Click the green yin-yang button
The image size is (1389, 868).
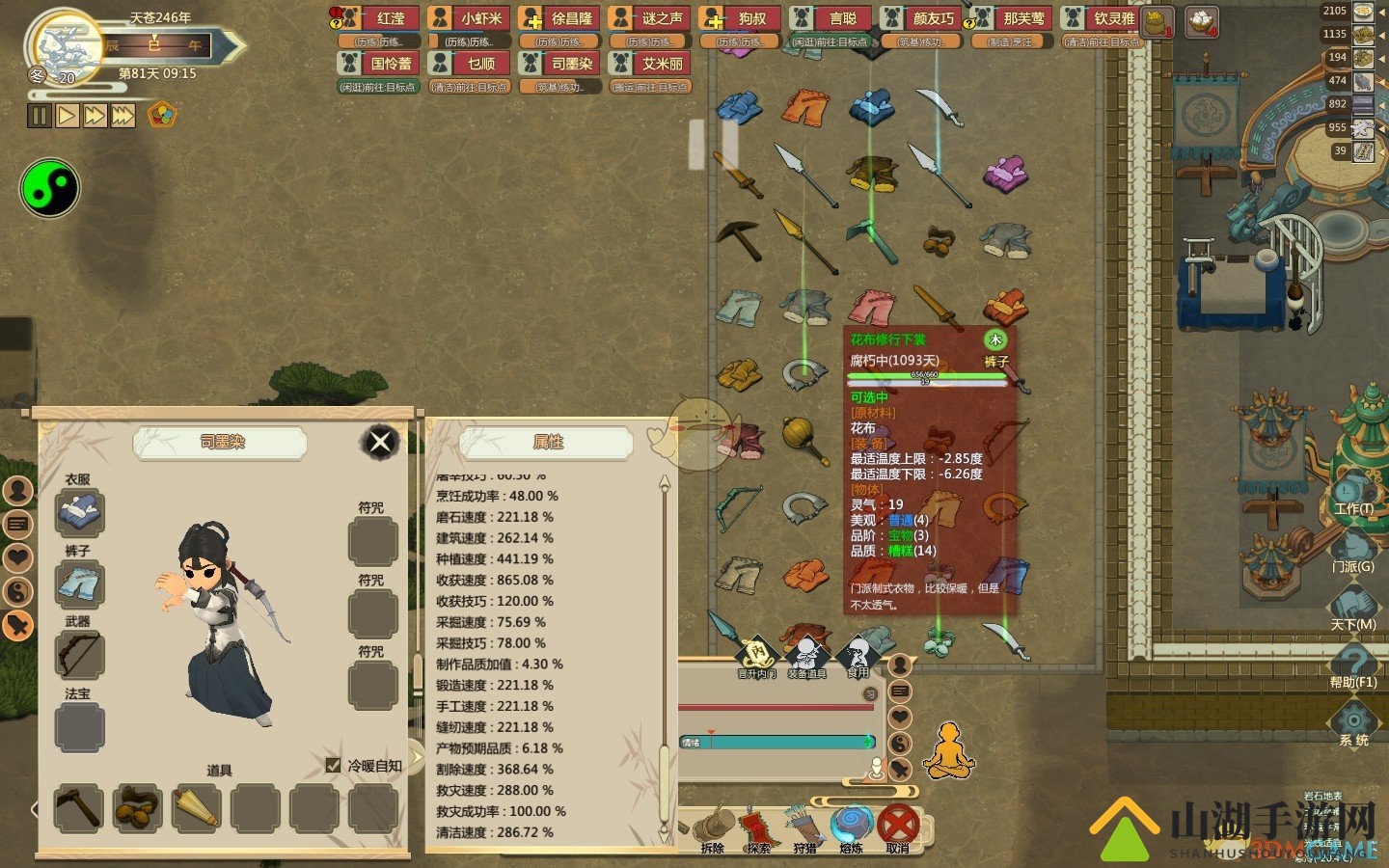pos(49,188)
